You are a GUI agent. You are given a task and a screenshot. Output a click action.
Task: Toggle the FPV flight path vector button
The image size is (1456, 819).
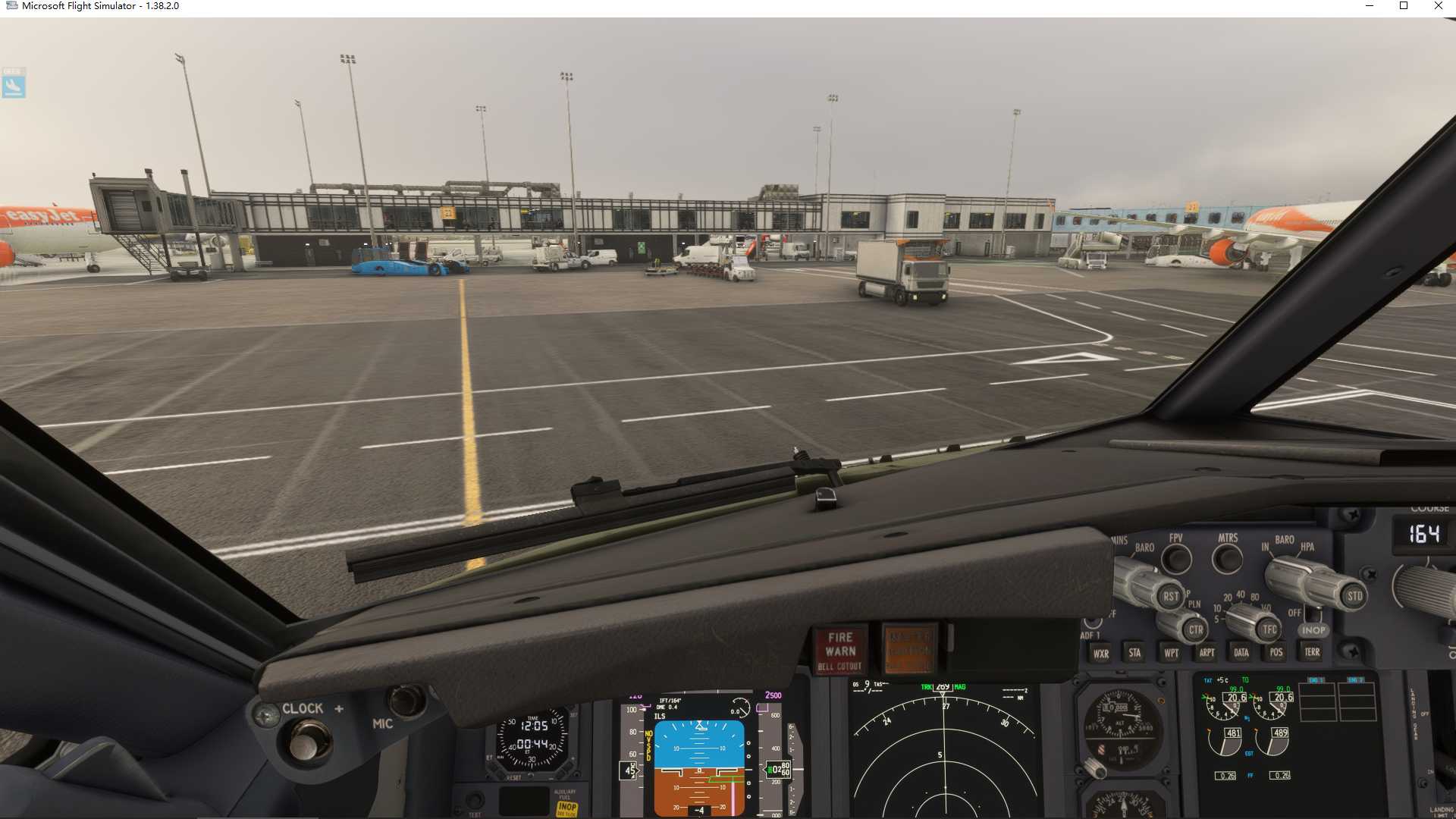point(1178,560)
